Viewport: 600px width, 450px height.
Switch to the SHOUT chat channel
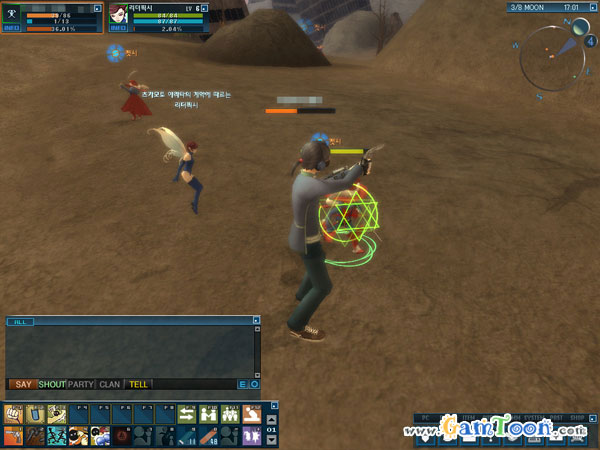pos(52,384)
